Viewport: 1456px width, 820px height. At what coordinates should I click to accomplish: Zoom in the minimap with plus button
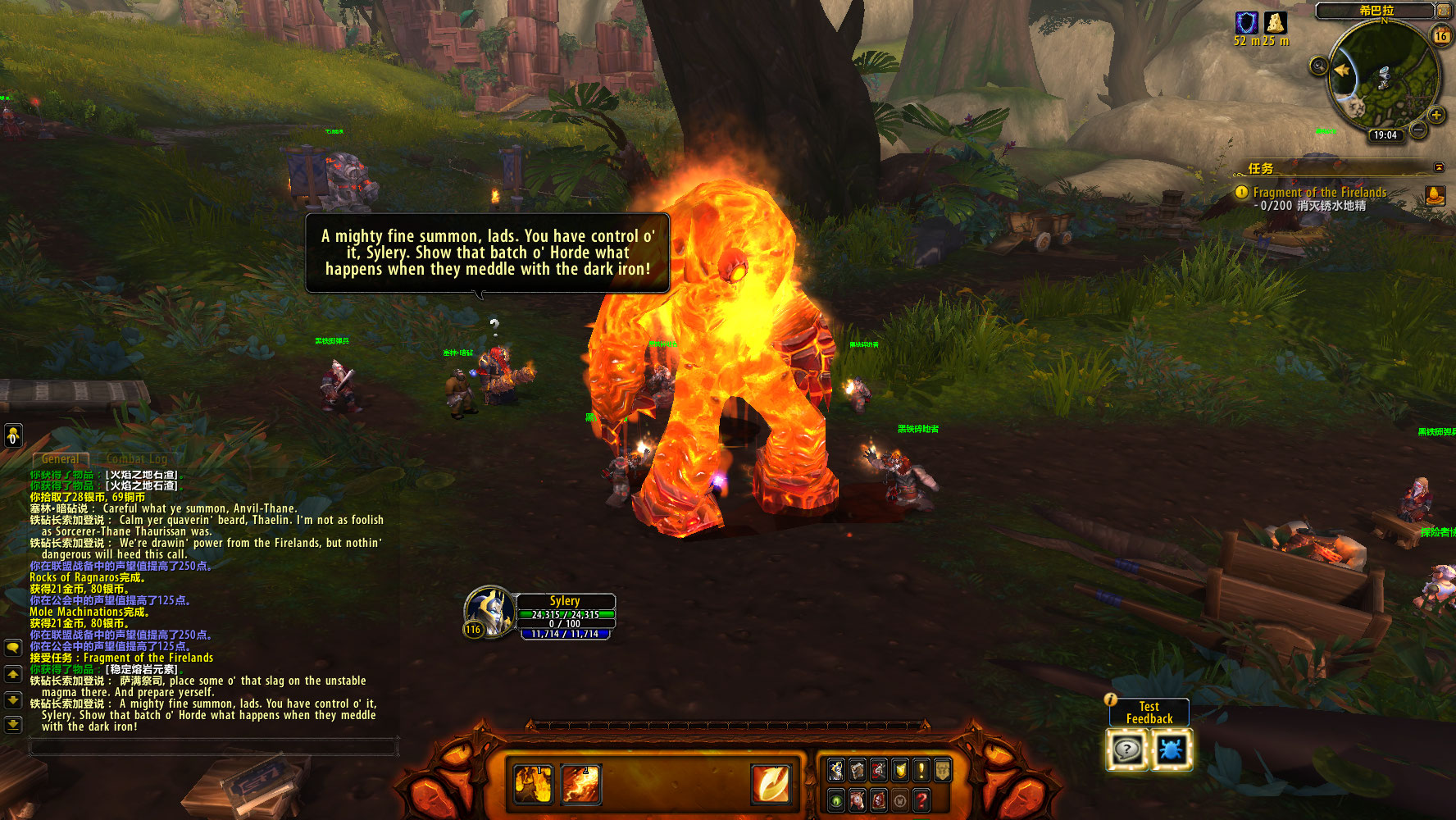pos(1436,115)
